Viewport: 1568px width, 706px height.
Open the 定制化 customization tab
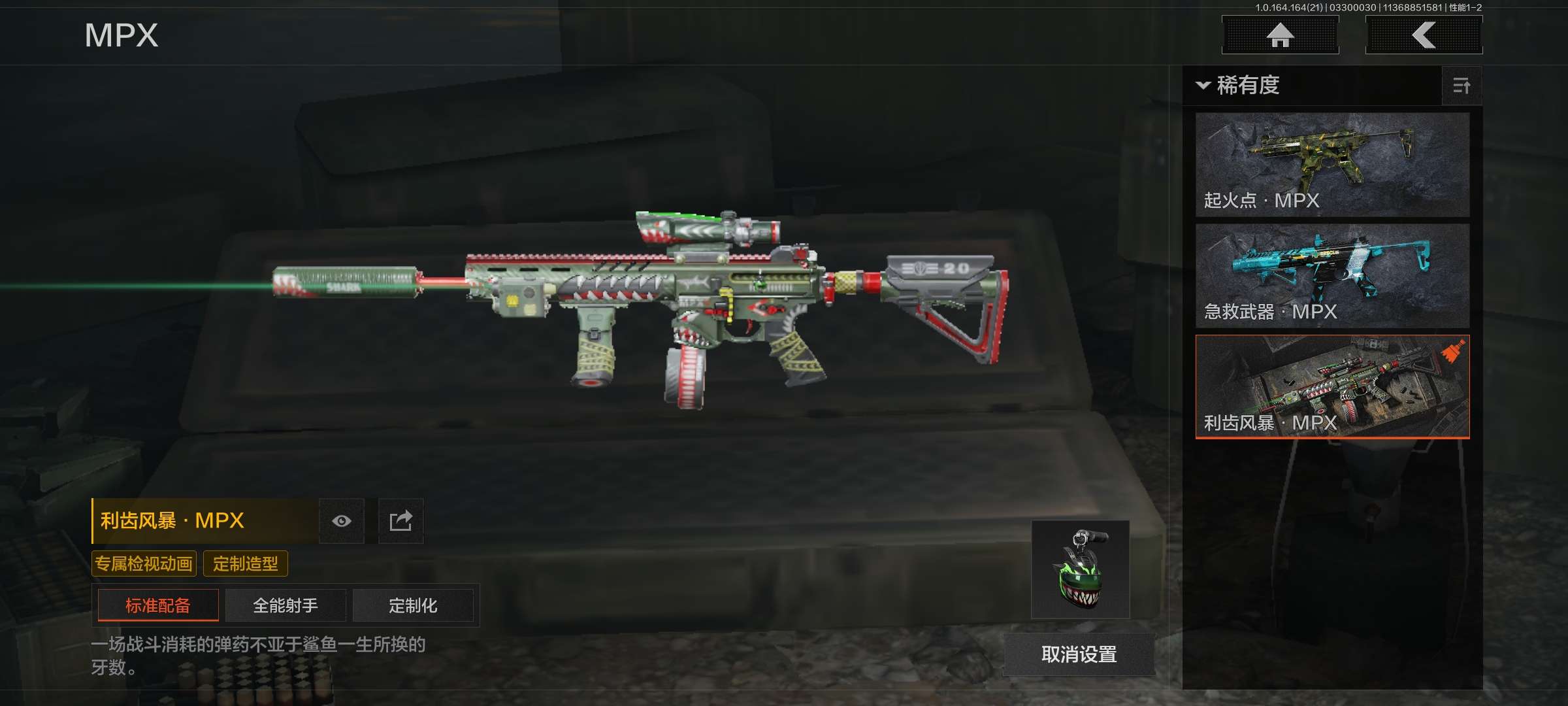click(413, 605)
